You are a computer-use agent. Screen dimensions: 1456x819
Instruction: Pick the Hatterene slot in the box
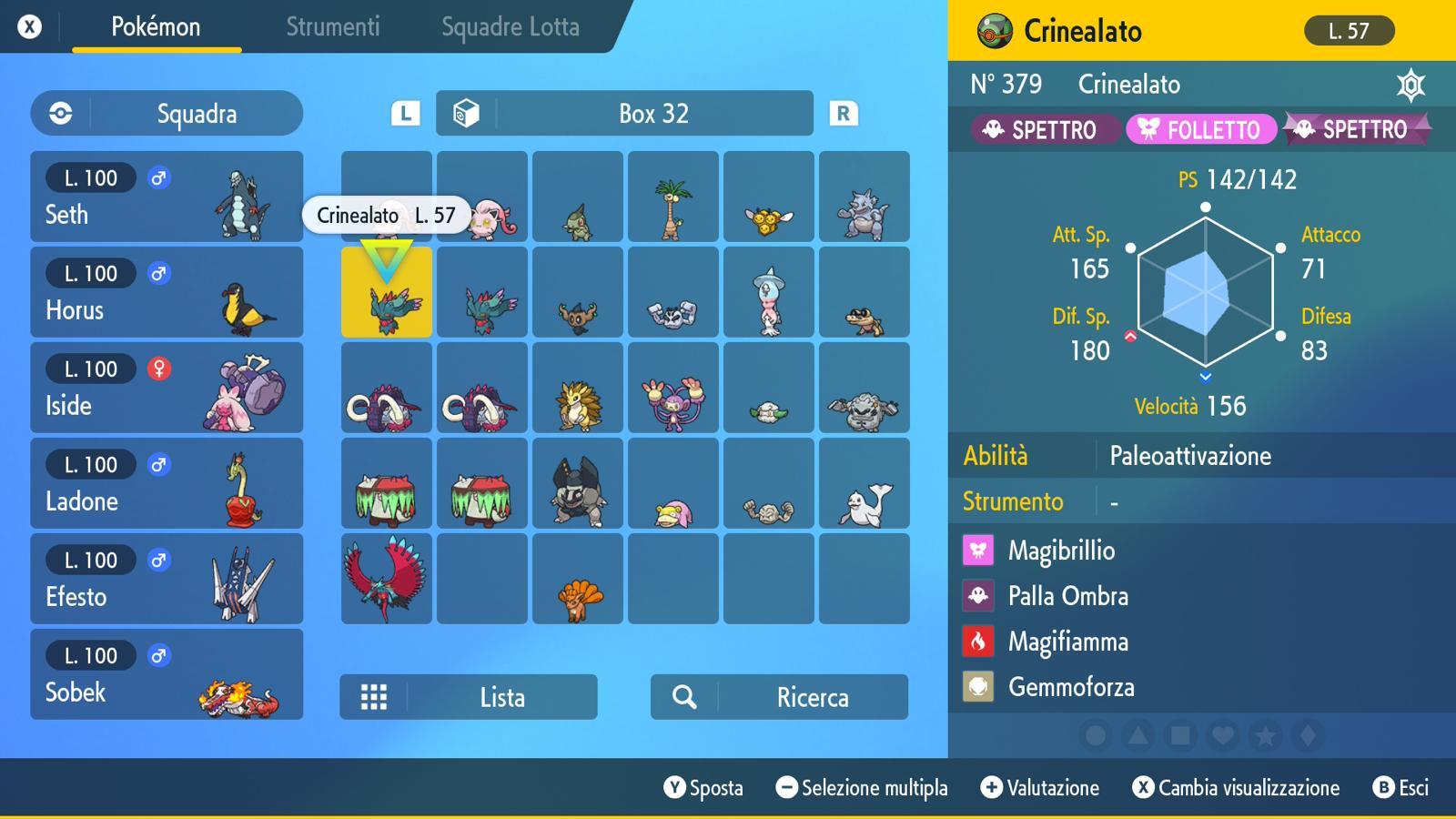[768, 292]
